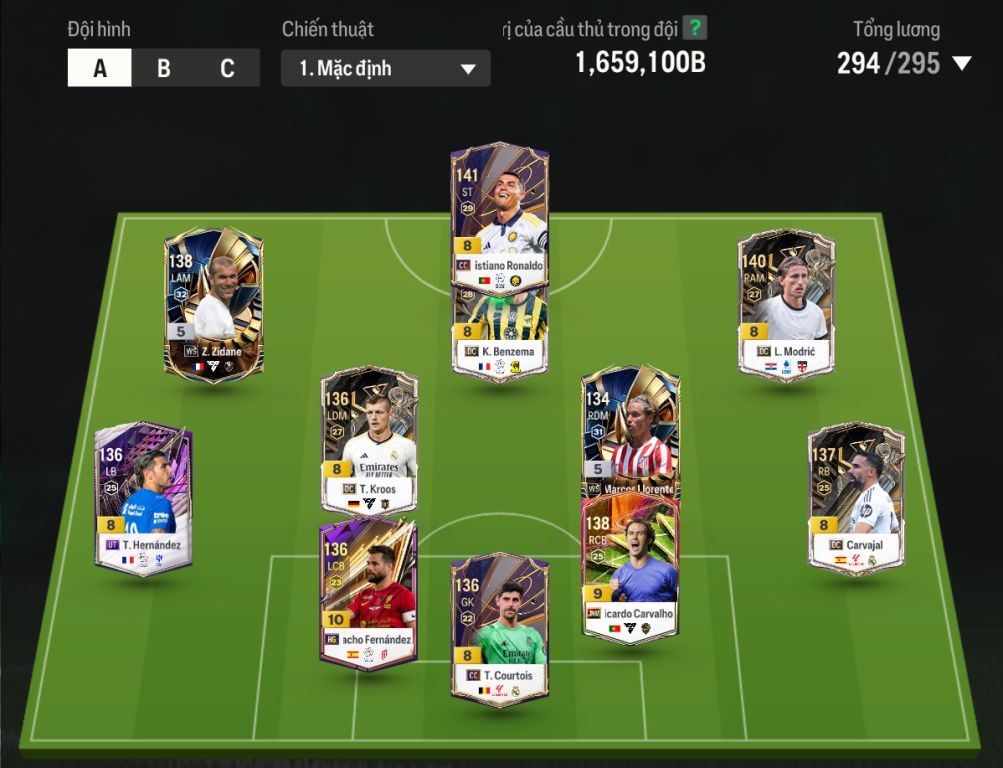Select the Cristiano Ronaldo striker card

(499, 210)
